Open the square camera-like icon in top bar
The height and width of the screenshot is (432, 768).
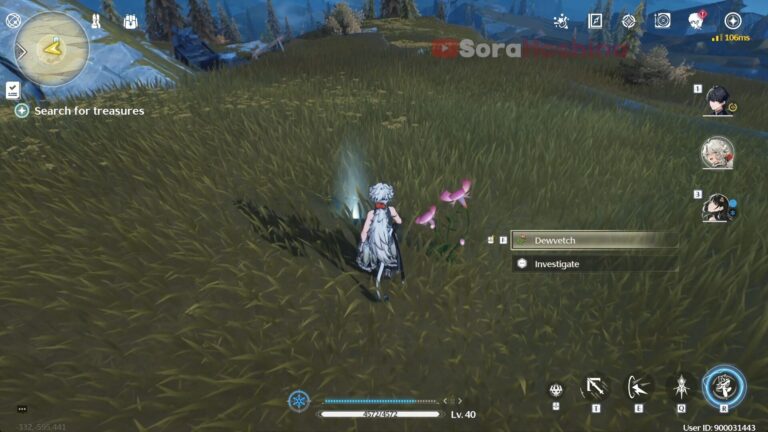click(x=662, y=21)
